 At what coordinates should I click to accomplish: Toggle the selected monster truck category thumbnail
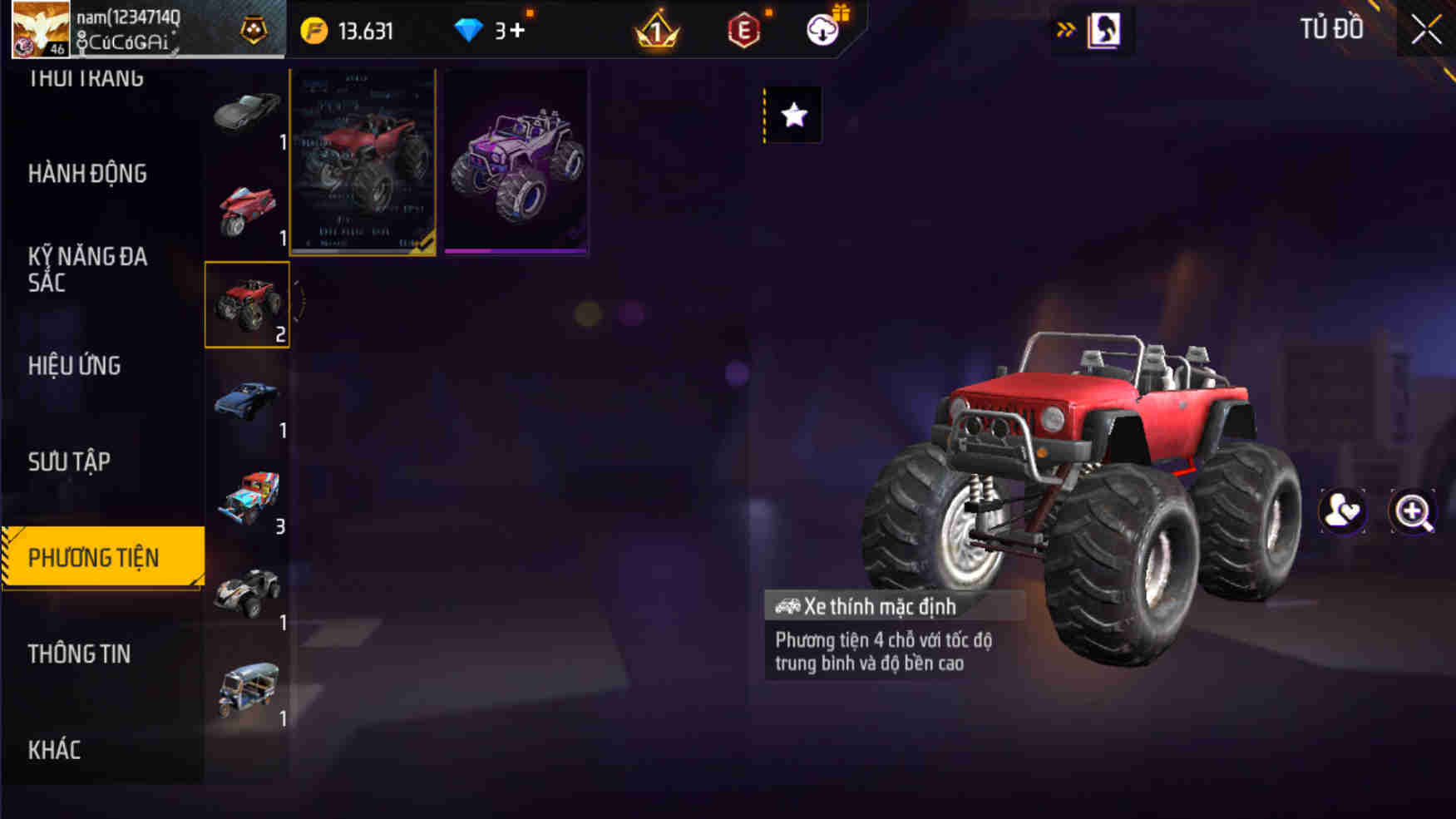[248, 303]
